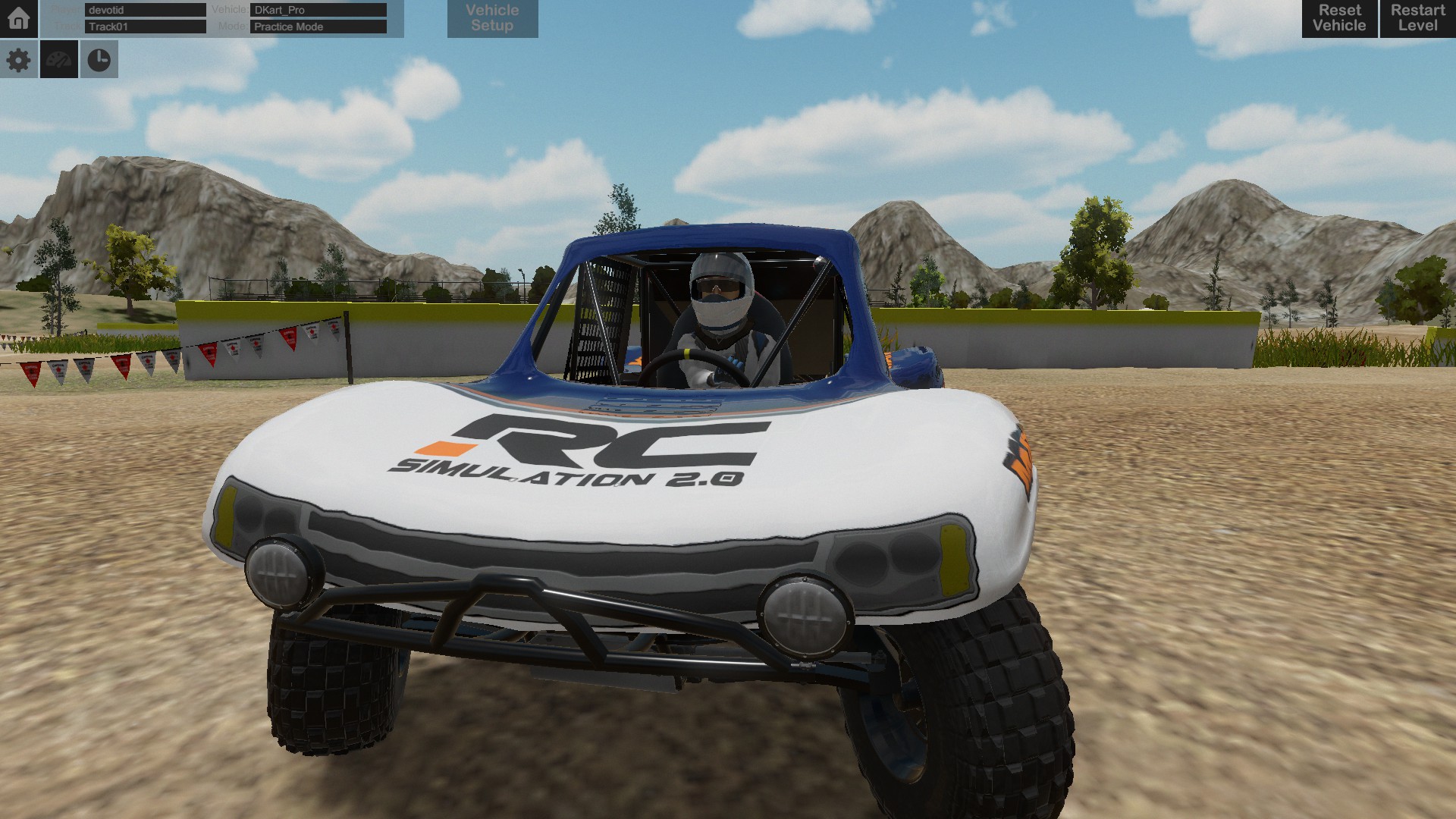Open session timing via clock icon
The height and width of the screenshot is (819, 1456).
pyautogui.click(x=99, y=59)
